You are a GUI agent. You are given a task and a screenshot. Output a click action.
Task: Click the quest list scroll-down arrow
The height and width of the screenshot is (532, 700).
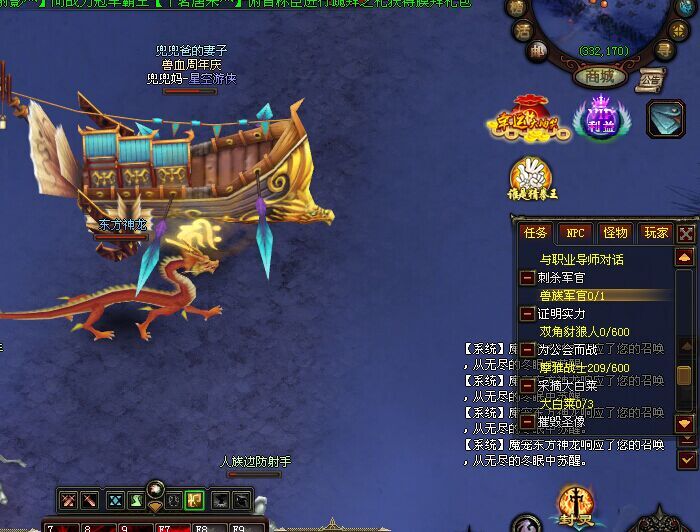[x=685, y=424]
